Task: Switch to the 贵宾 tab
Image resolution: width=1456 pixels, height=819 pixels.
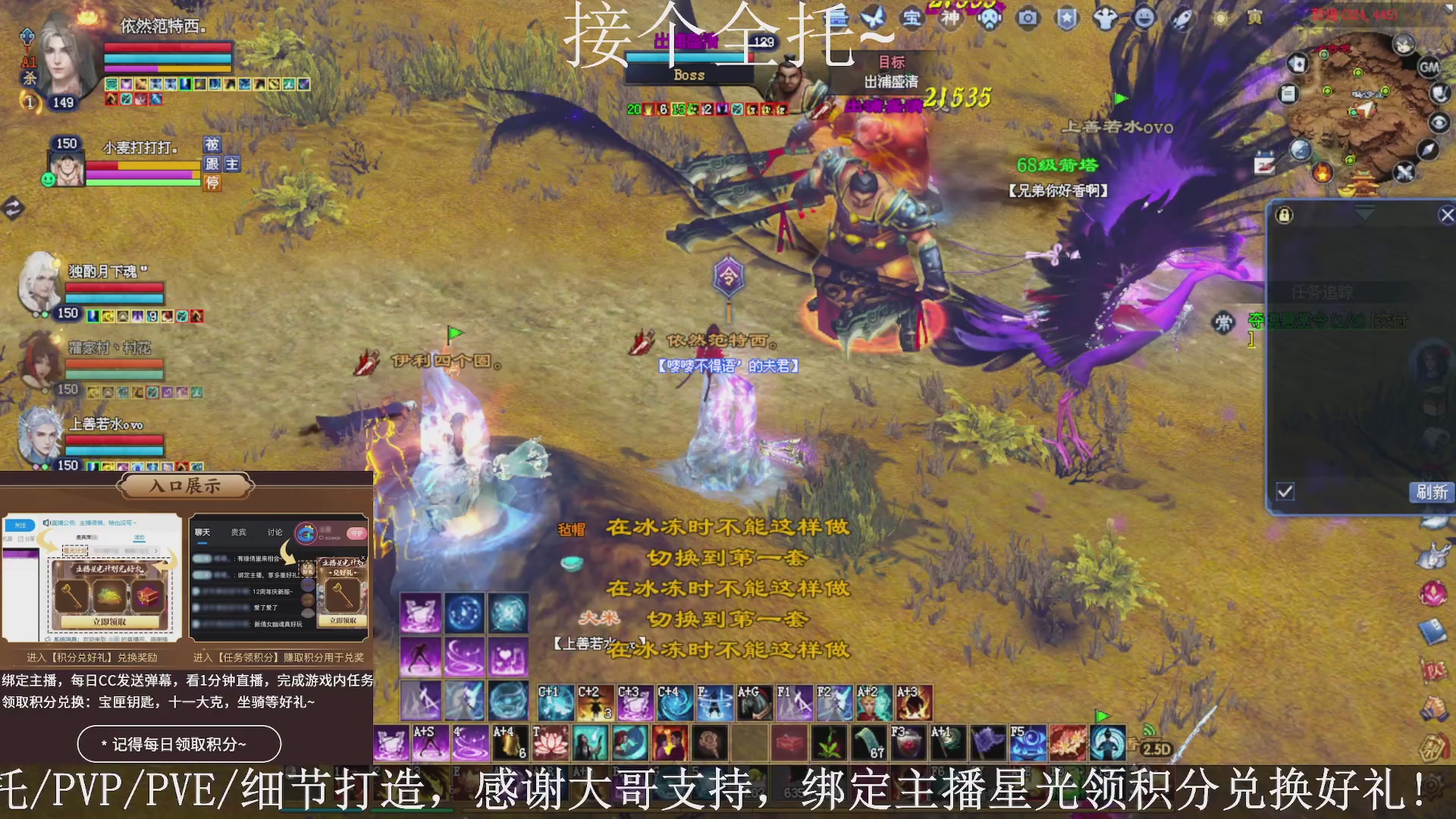Action: coord(237,532)
